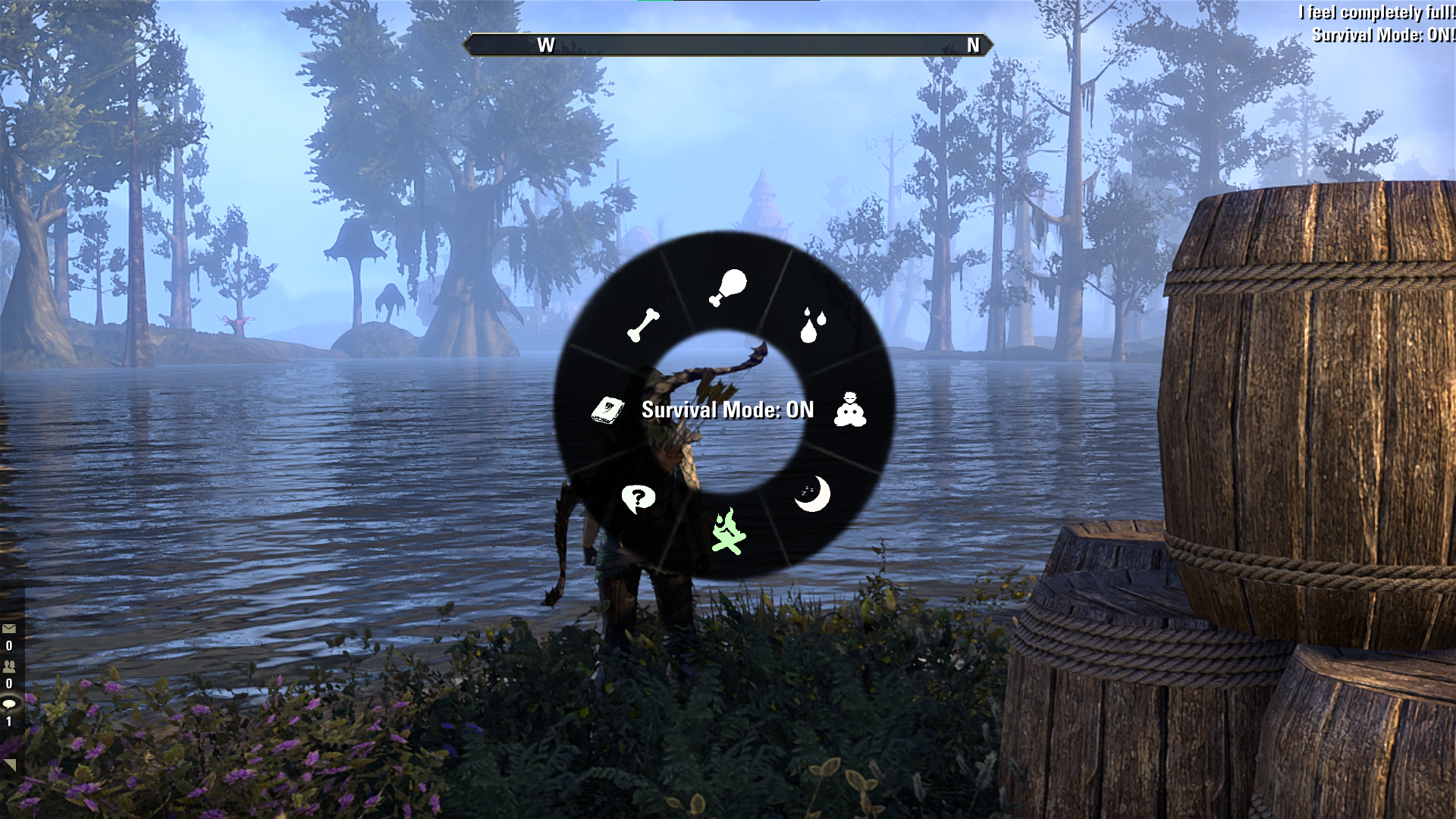
Task: Open the mail envelope icon in the sidebar
Action: tap(9, 629)
